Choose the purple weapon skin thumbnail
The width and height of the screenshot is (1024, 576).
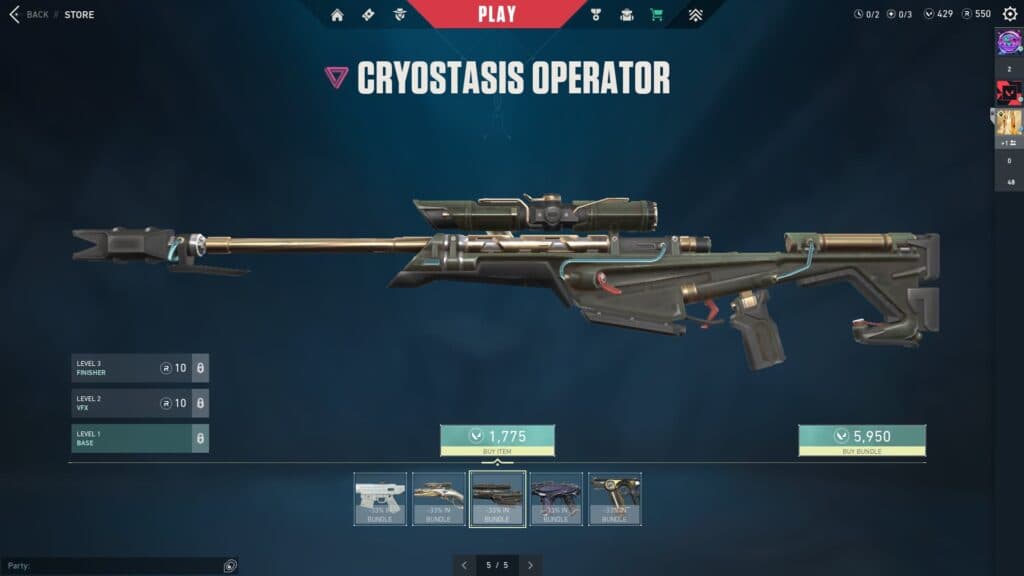coord(556,498)
